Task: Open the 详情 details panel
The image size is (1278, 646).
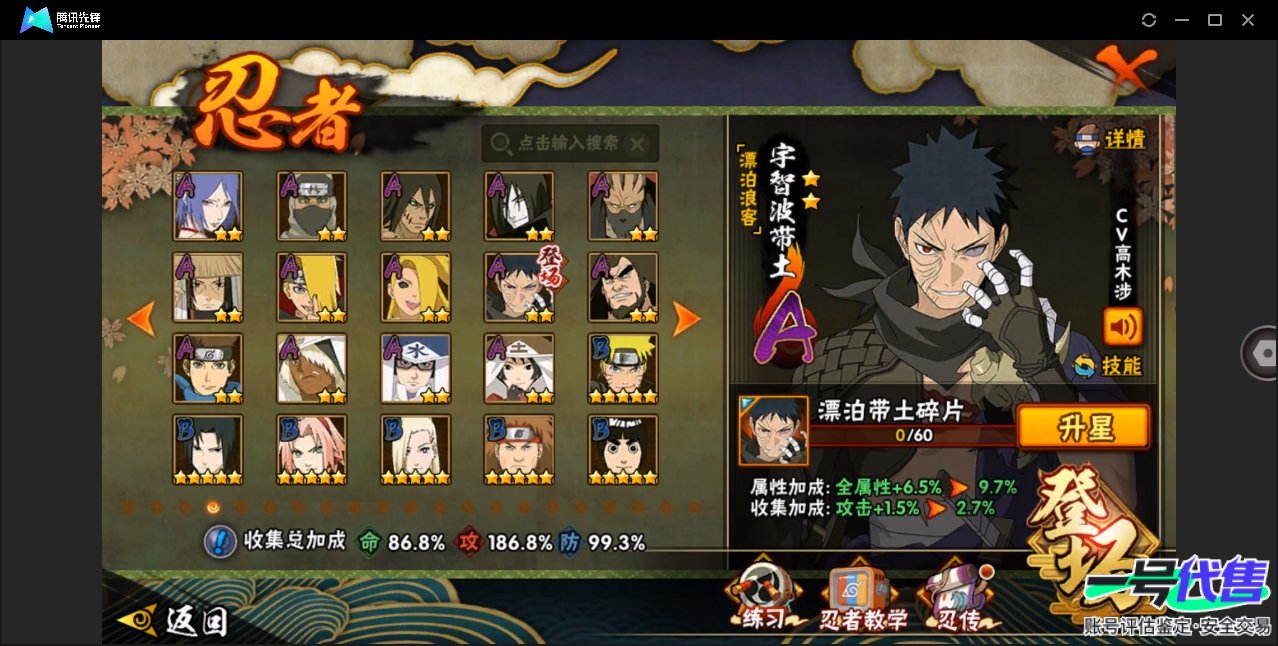Action: (x=1110, y=140)
